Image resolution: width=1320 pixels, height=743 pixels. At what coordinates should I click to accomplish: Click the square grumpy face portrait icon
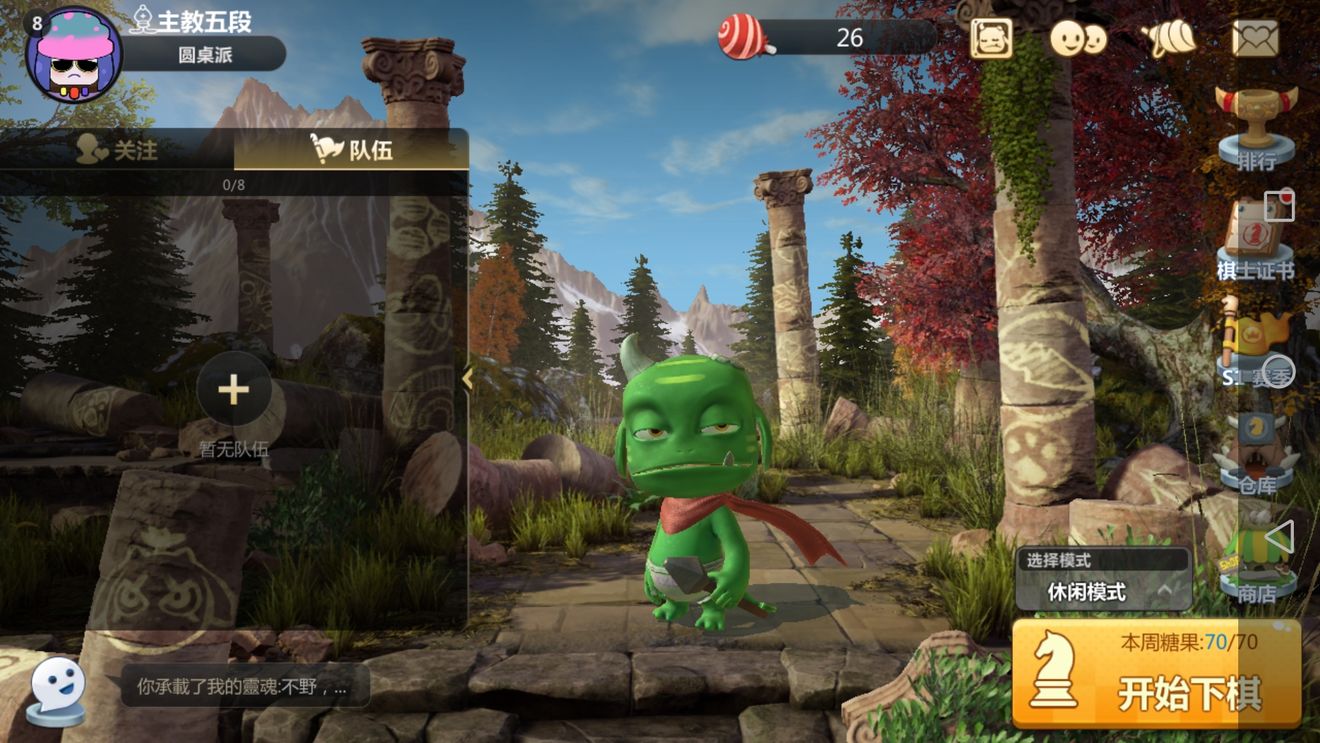[991, 39]
